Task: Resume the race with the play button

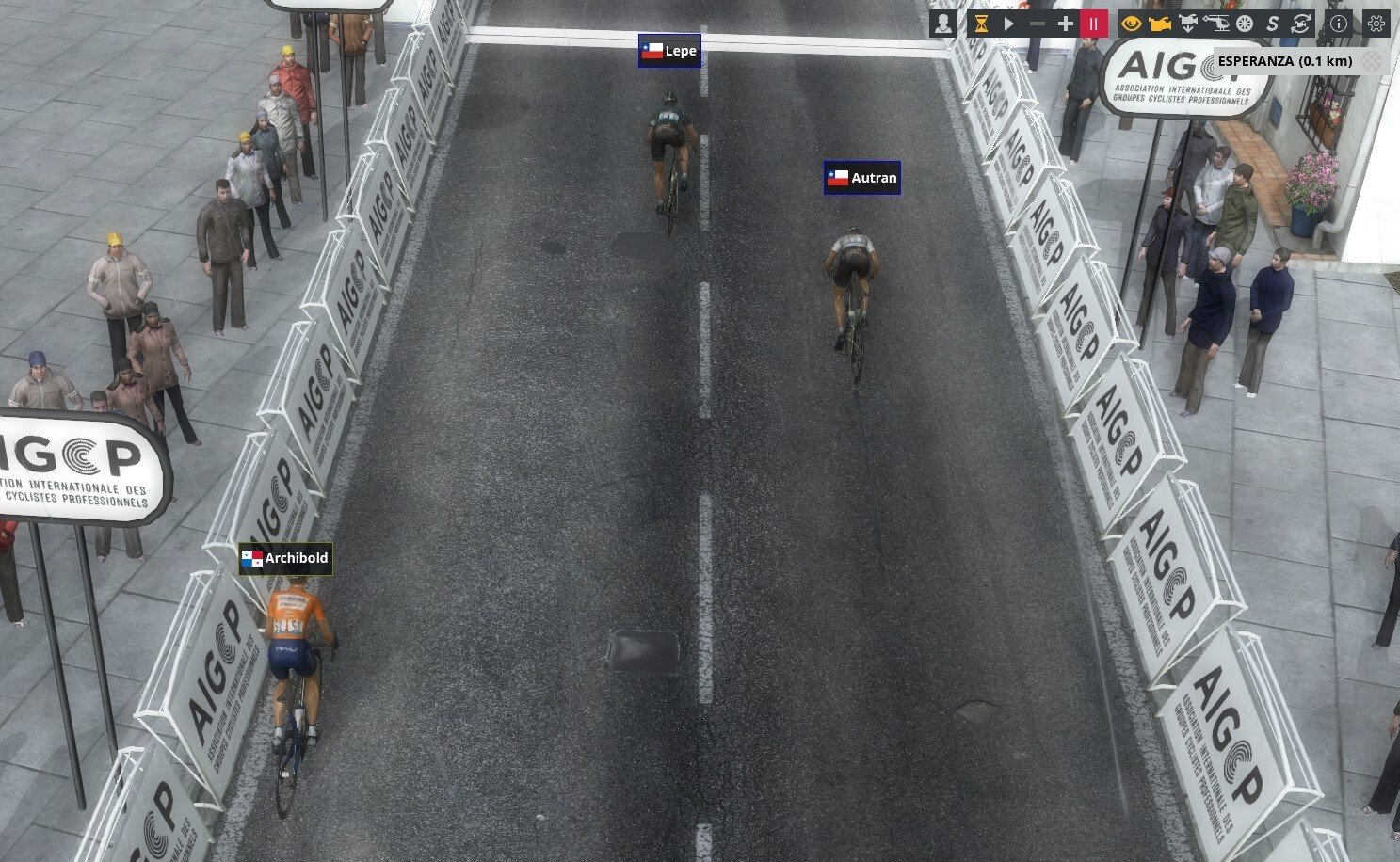Action: point(1009,24)
